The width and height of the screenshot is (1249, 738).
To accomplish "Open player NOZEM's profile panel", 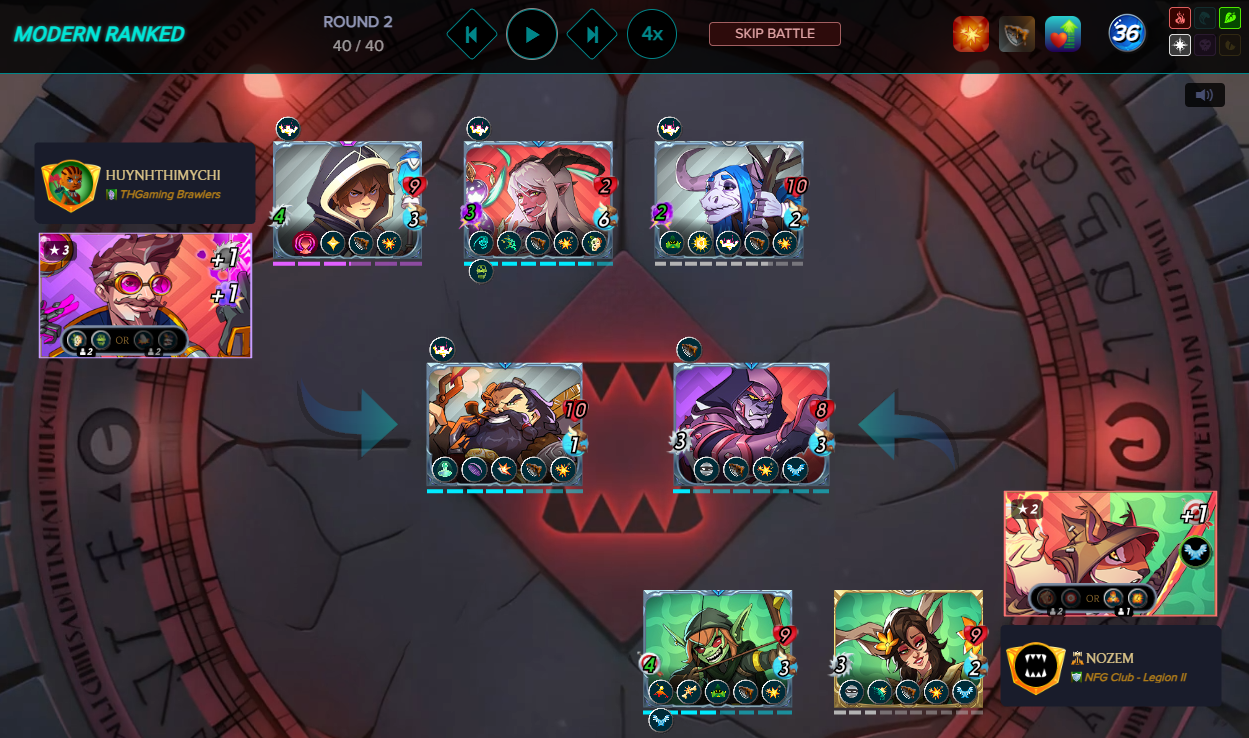I will click(1110, 667).
